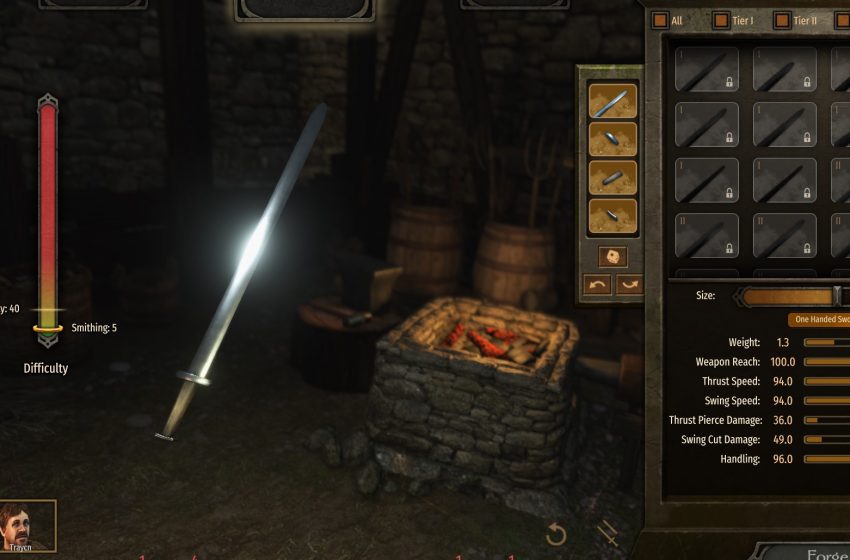Undo the last design change
The width and height of the screenshot is (850, 560).
[x=597, y=284]
